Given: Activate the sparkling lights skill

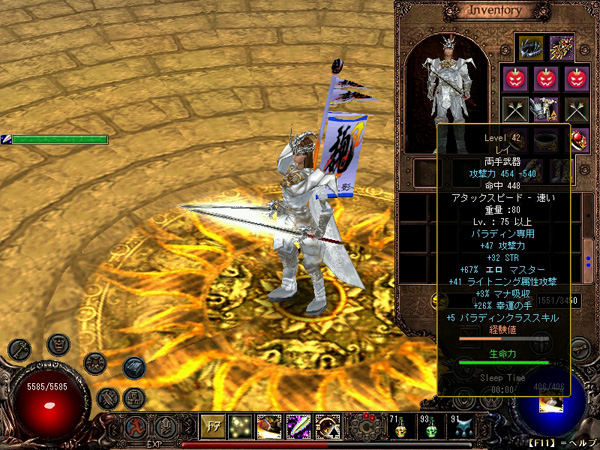Looking at the screenshot, I should click(241, 427).
